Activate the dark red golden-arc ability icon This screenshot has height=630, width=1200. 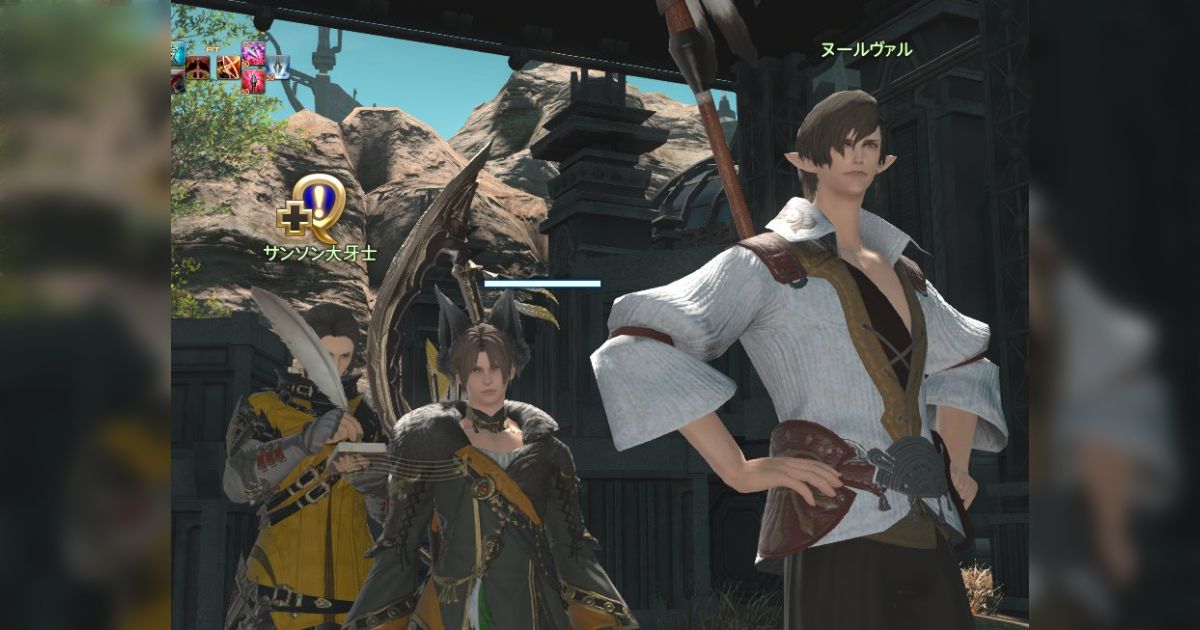198,67
